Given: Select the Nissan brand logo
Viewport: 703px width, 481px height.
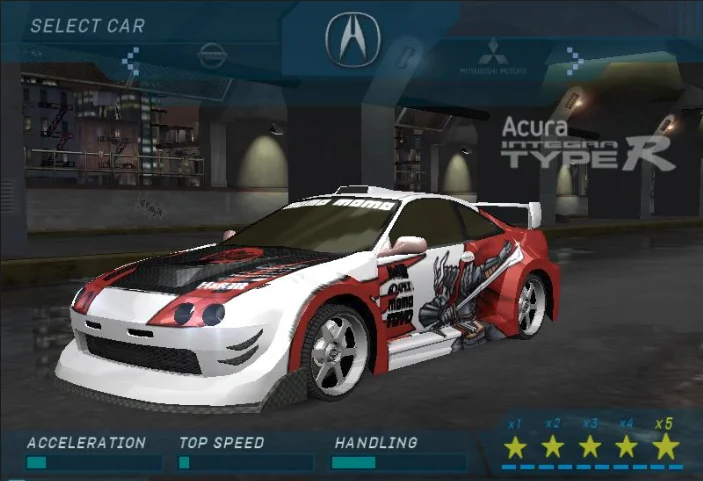Looking at the screenshot, I should (x=212, y=56).
